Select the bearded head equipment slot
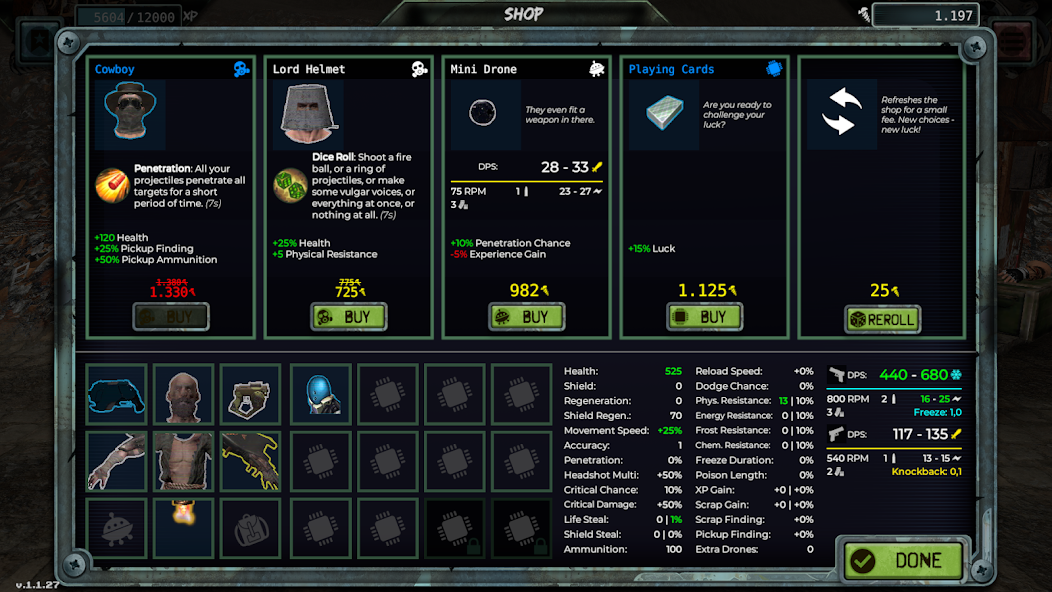This screenshot has width=1052, height=592. tap(183, 394)
